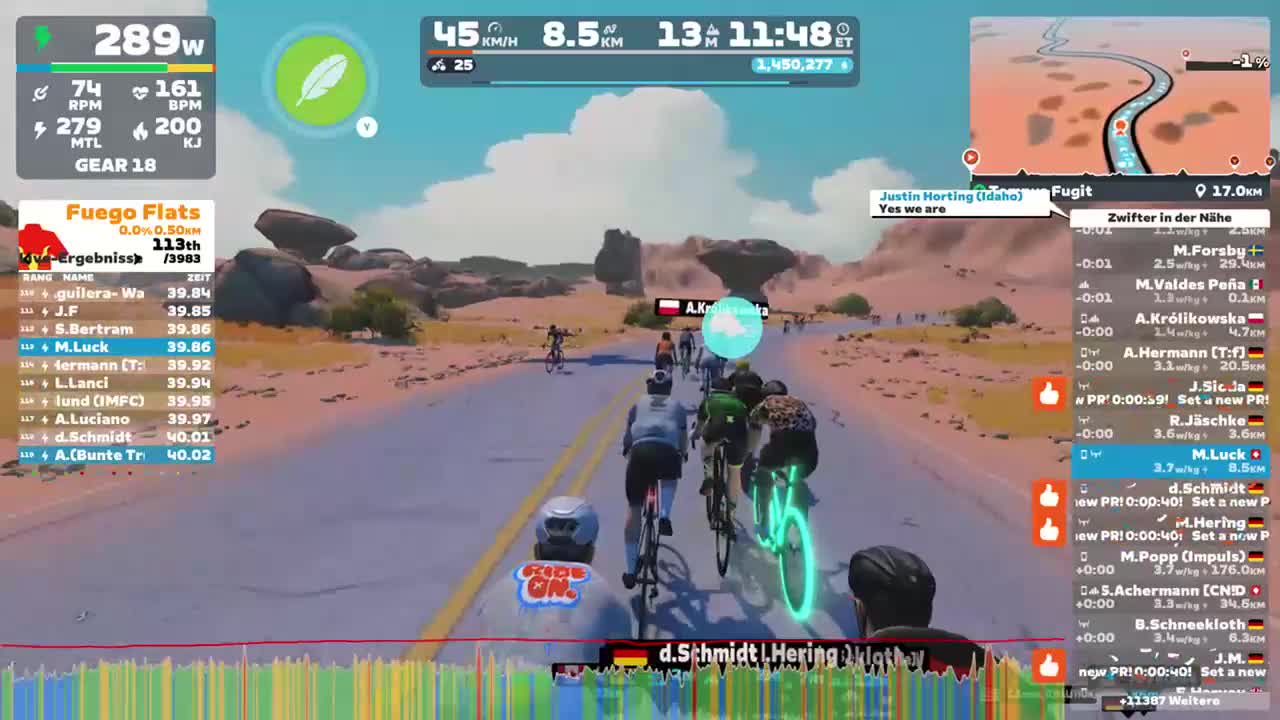Collapse the Zwifter in der Nähe panel
This screenshot has height=720, width=1280.
click(x=1170, y=217)
